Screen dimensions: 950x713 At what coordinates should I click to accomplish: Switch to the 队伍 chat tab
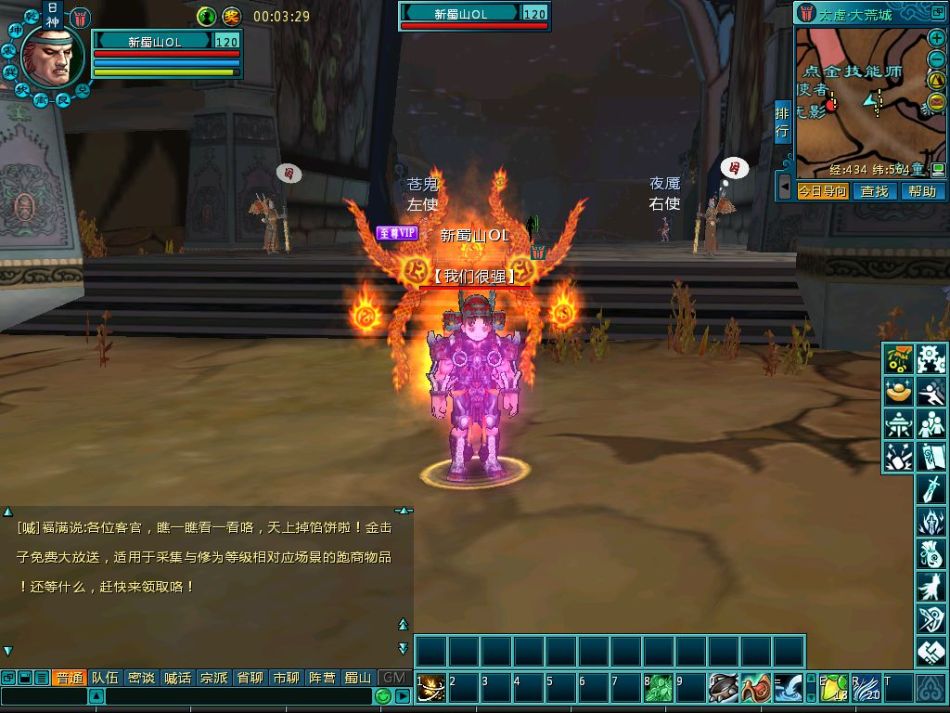105,677
